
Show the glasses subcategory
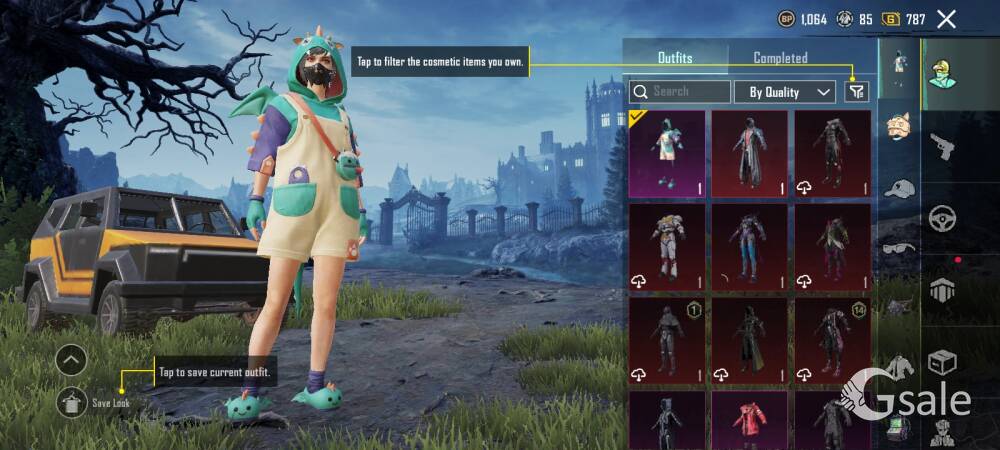click(899, 248)
